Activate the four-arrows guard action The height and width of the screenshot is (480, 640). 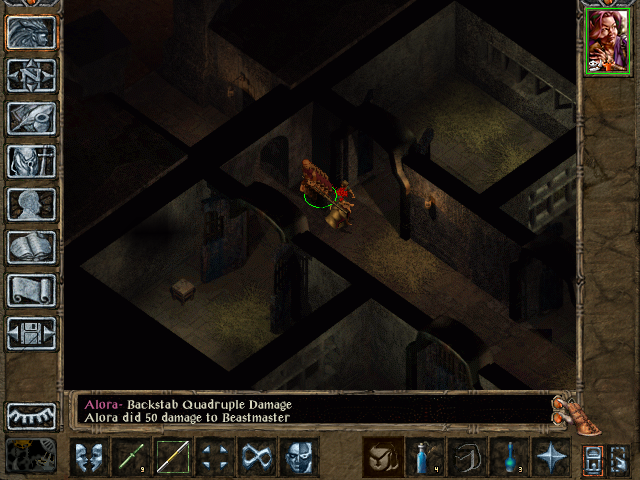point(214,457)
